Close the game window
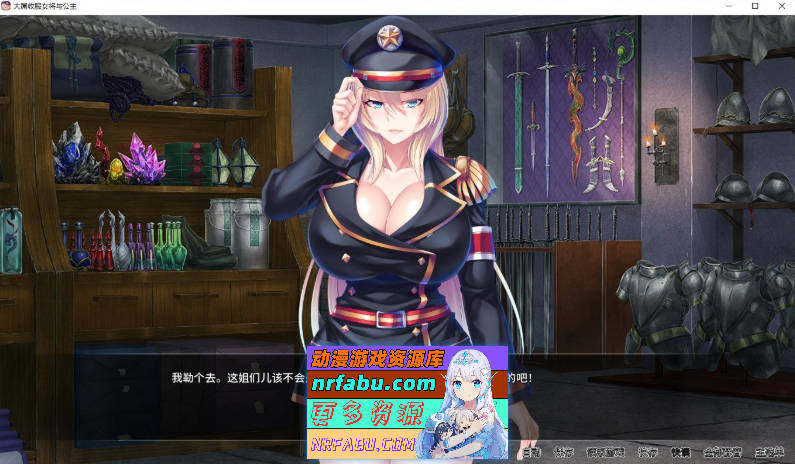795x464 pixels. click(781, 6)
